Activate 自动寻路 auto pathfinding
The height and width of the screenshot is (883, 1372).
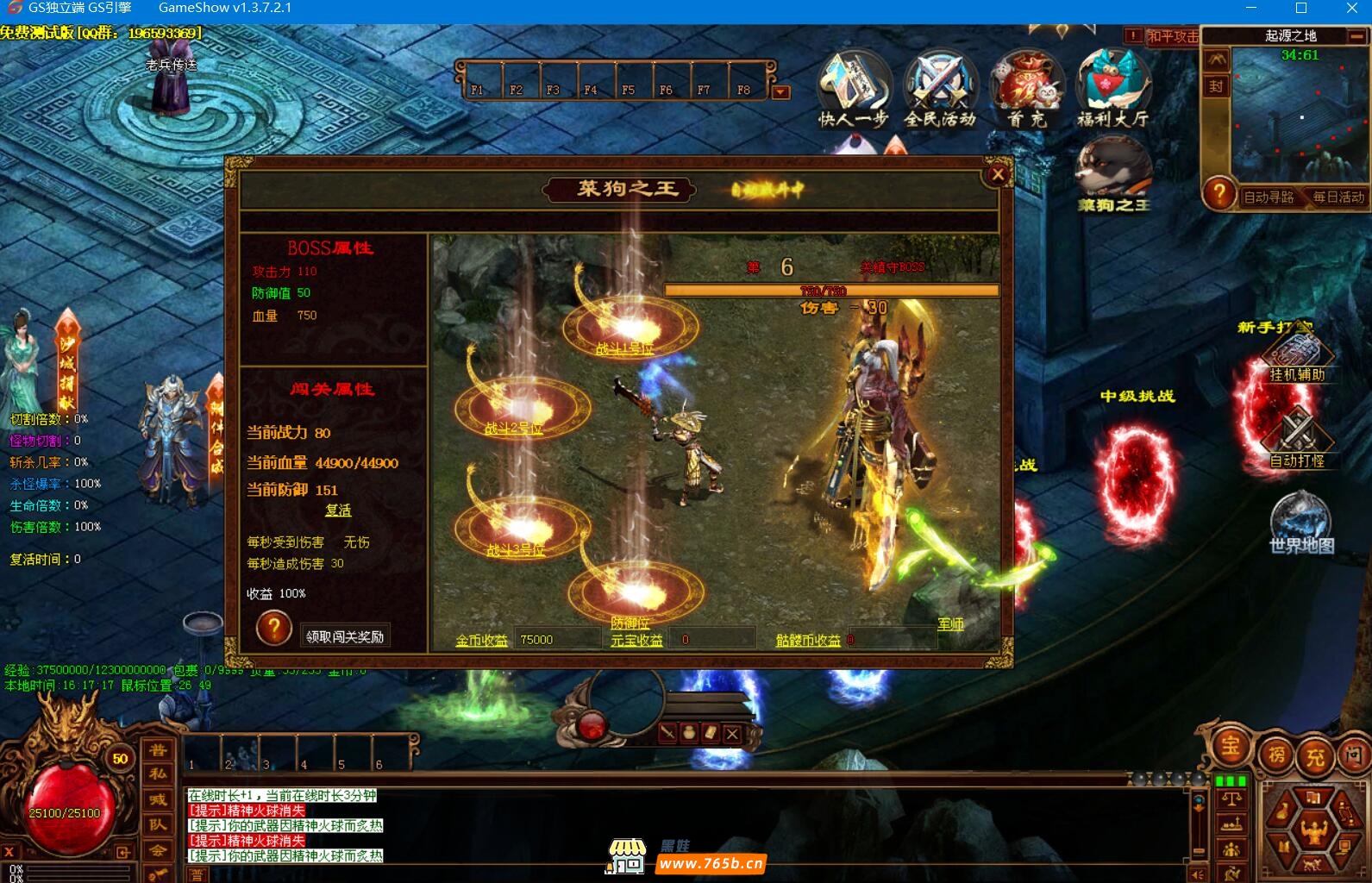pos(1269,197)
